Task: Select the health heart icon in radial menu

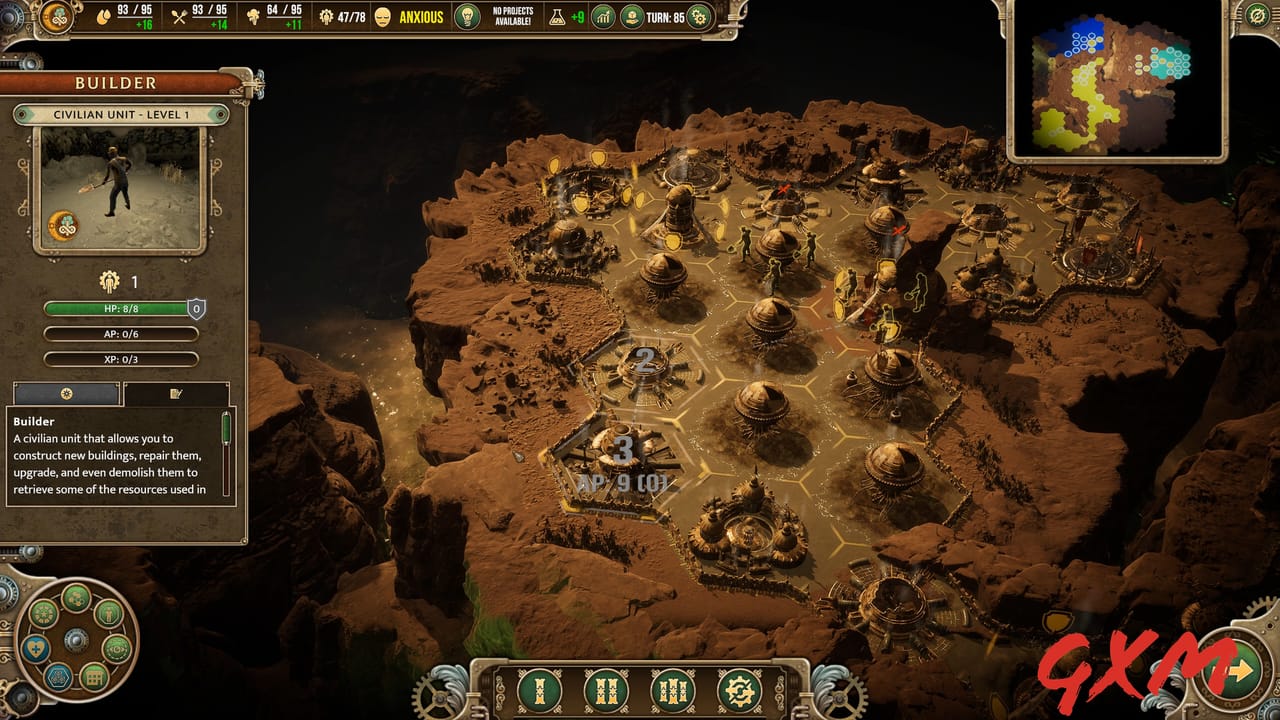Action: (x=37, y=646)
